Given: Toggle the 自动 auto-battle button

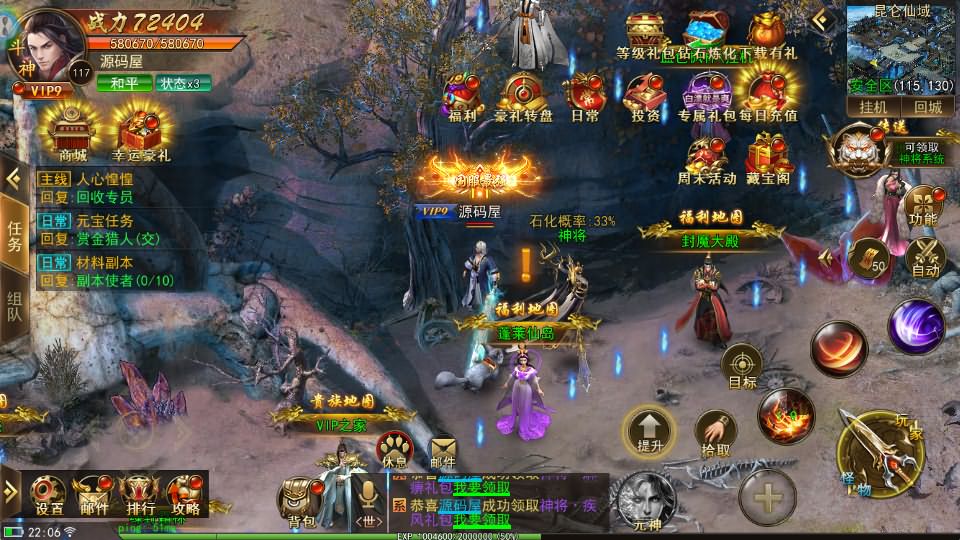Looking at the screenshot, I should [x=926, y=255].
